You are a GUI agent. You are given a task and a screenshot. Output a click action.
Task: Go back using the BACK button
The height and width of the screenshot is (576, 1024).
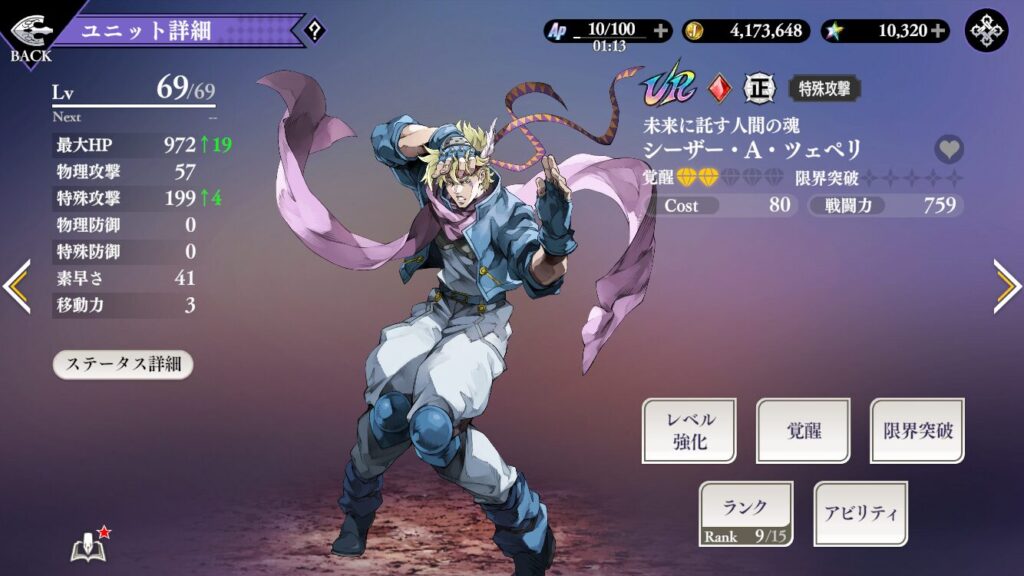pyautogui.click(x=29, y=33)
